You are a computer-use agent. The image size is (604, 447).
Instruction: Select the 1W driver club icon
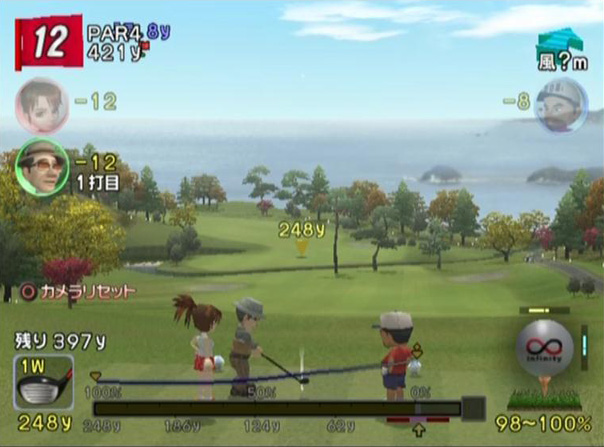43,382
